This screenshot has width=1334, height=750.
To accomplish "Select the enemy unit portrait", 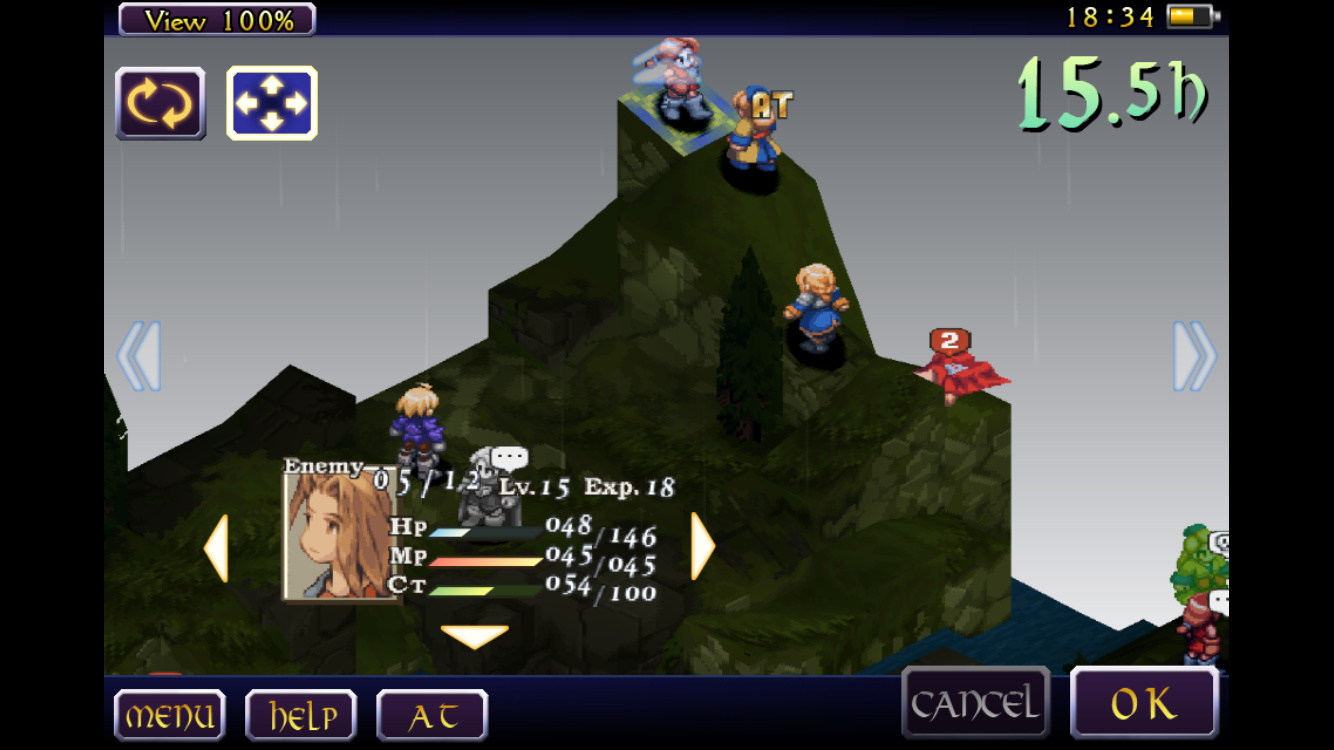I will (x=340, y=536).
